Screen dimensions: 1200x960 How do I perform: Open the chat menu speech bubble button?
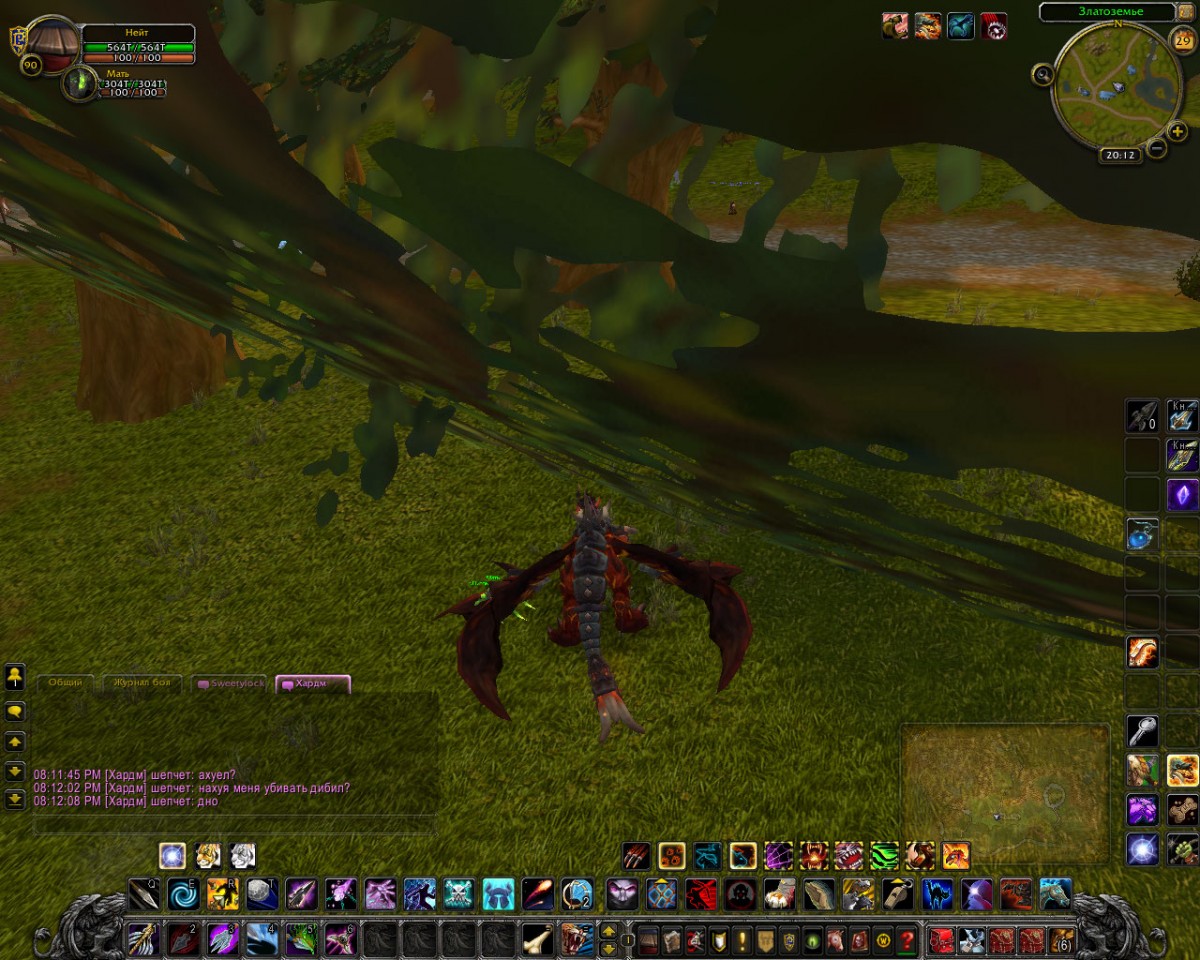[15, 712]
